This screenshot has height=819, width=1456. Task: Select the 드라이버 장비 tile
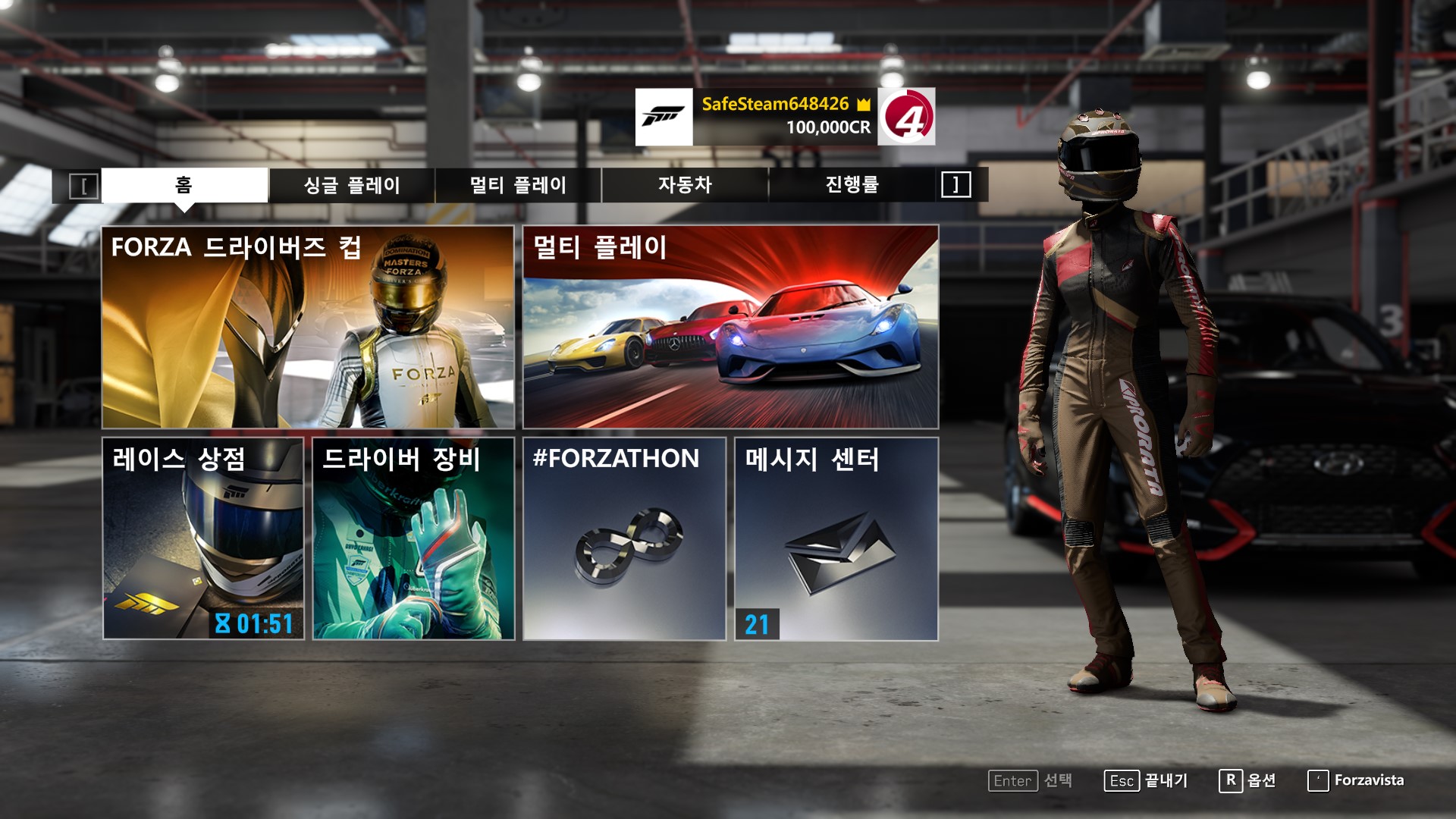(413, 538)
